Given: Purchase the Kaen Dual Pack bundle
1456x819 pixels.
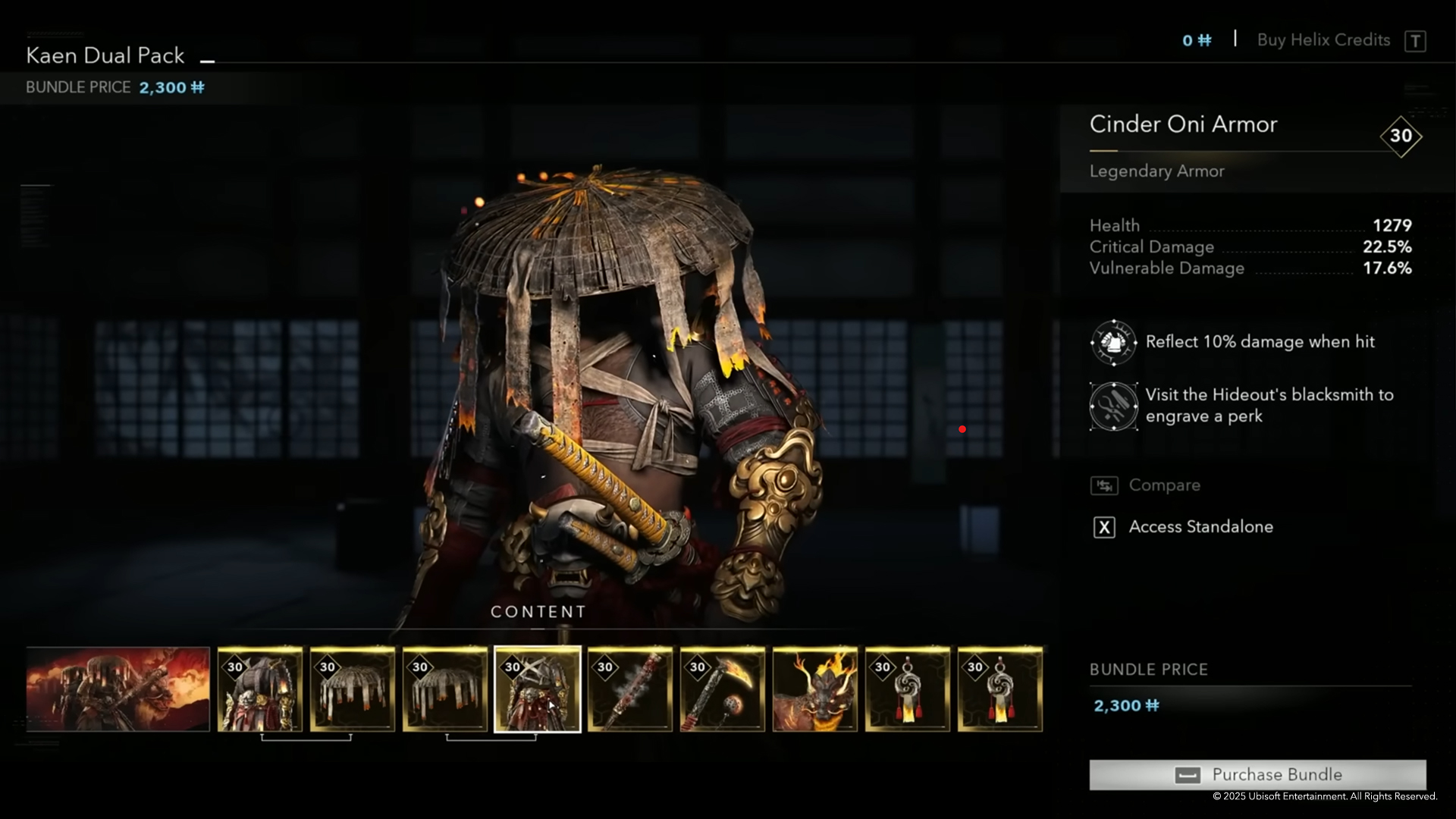Looking at the screenshot, I should pos(1257,774).
